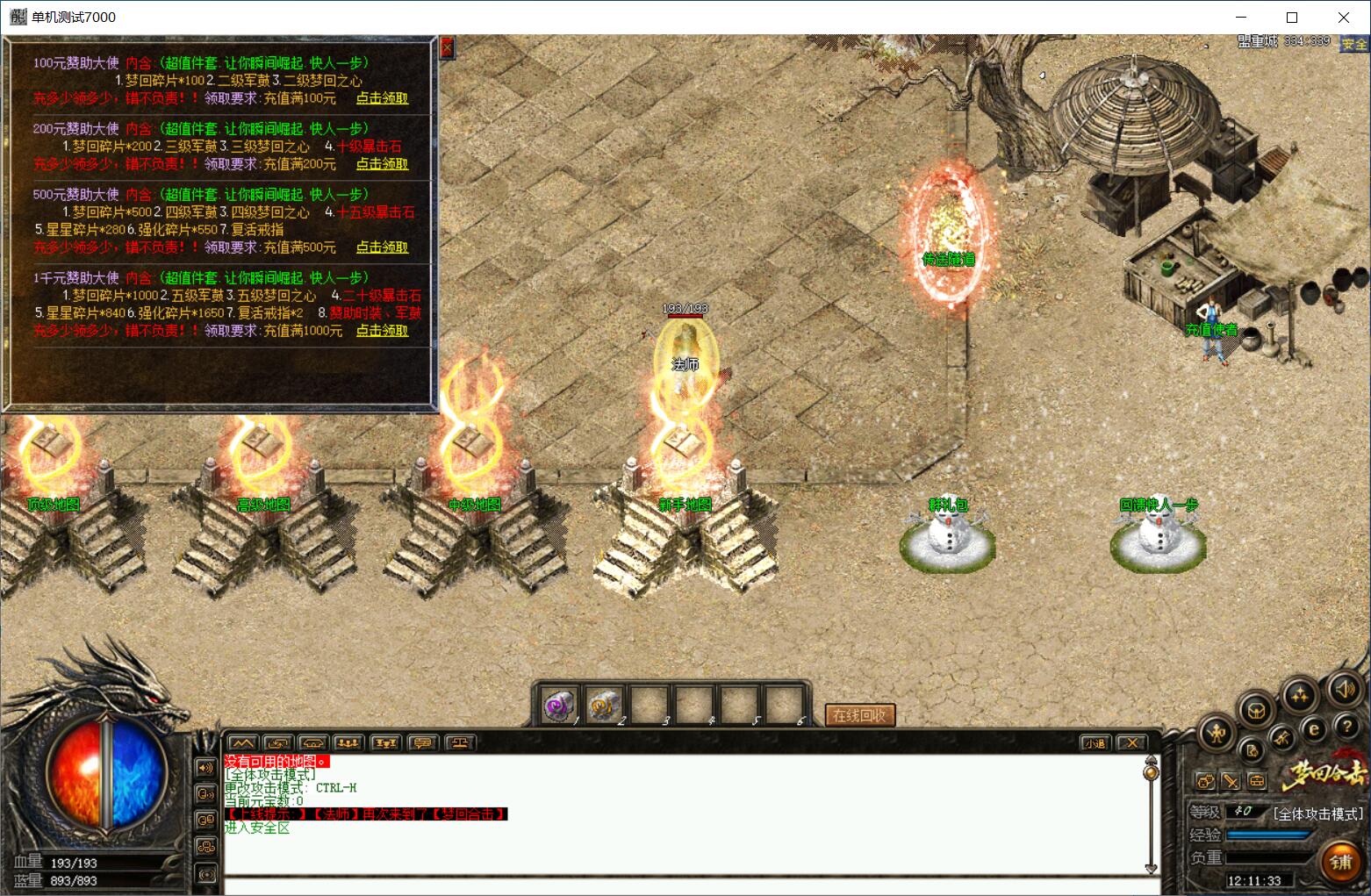Click the round 'e' orb button
The width and height of the screenshot is (1371, 896).
click(x=1314, y=728)
